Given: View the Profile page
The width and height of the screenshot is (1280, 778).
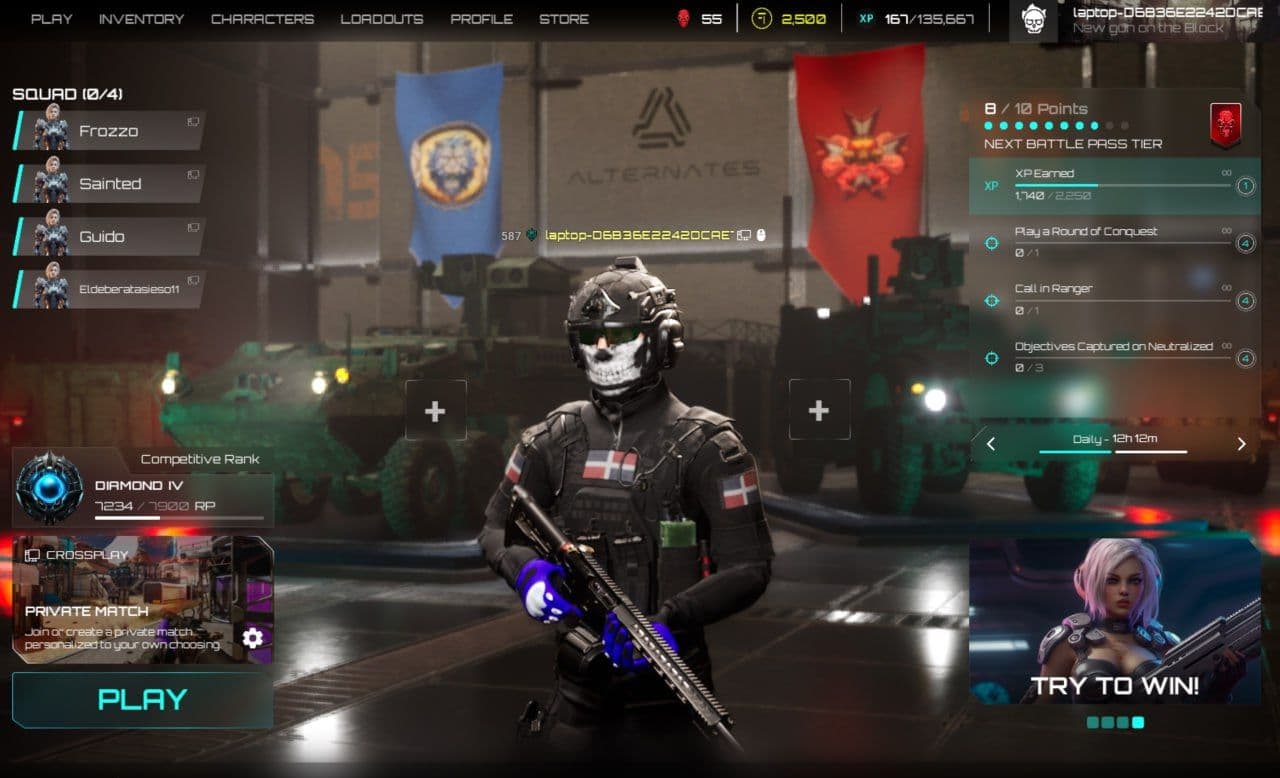Looking at the screenshot, I should 481,19.
